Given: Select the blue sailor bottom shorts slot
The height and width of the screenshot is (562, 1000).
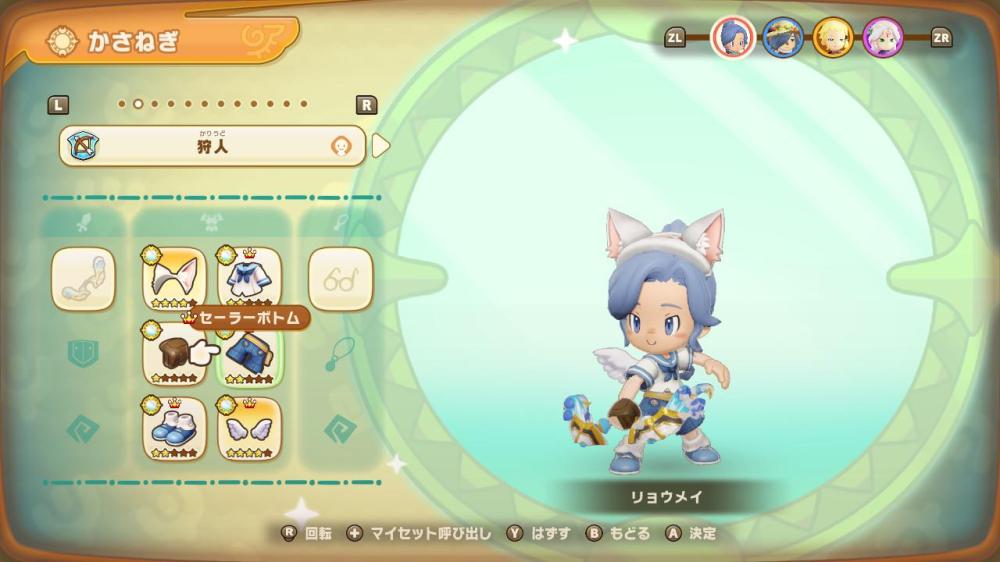Looking at the screenshot, I should 249,354.
